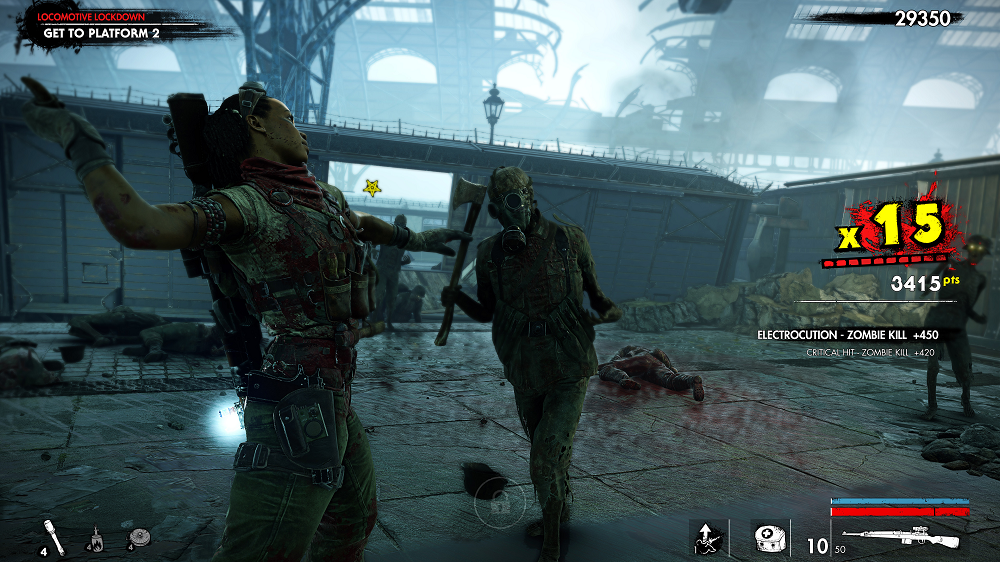This screenshot has height=562, width=1000.
Task: Click the Get to Platform 2 objective
Action: [101, 32]
